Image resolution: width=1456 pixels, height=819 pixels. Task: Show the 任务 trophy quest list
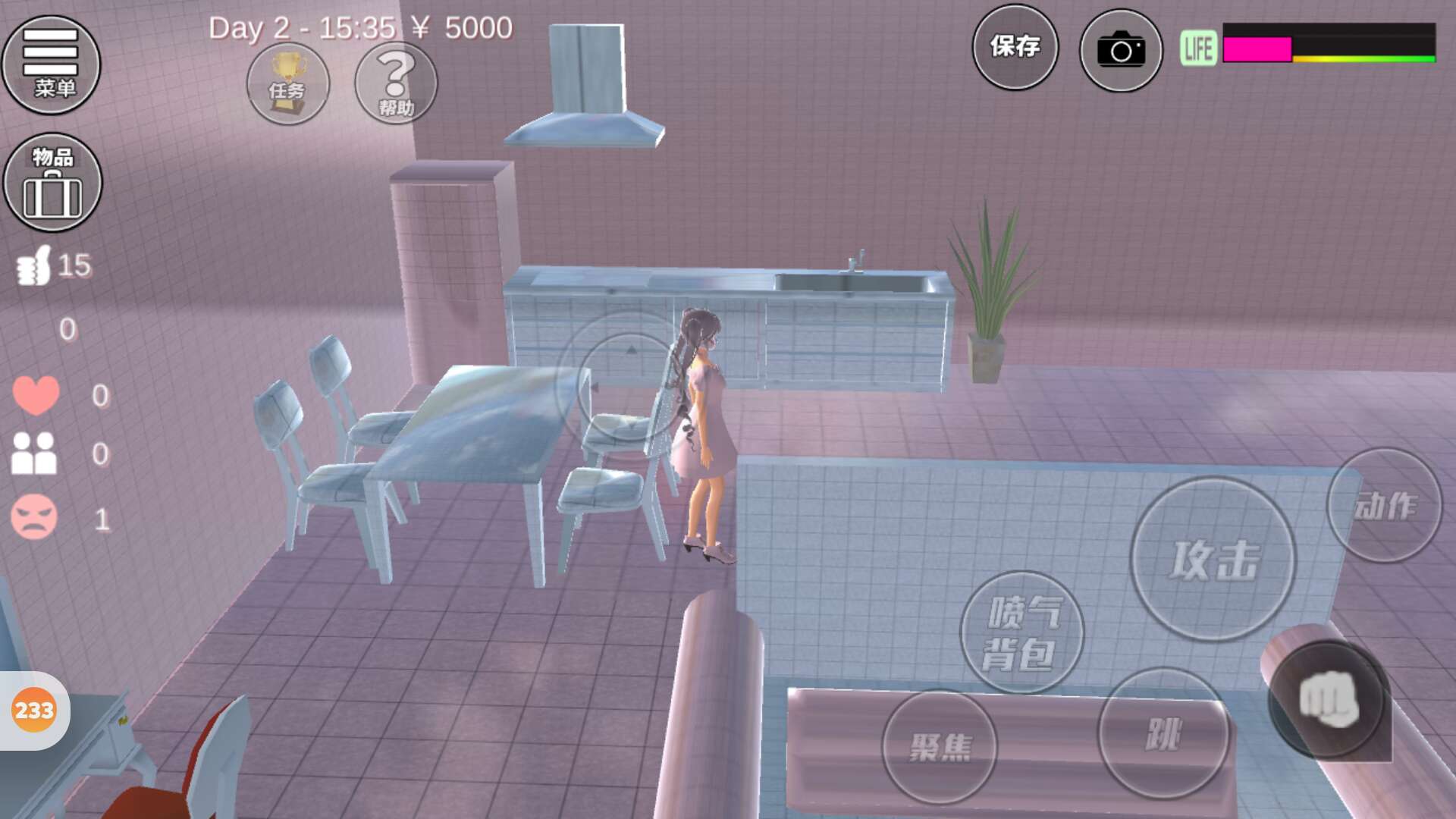[x=287, y=84]
